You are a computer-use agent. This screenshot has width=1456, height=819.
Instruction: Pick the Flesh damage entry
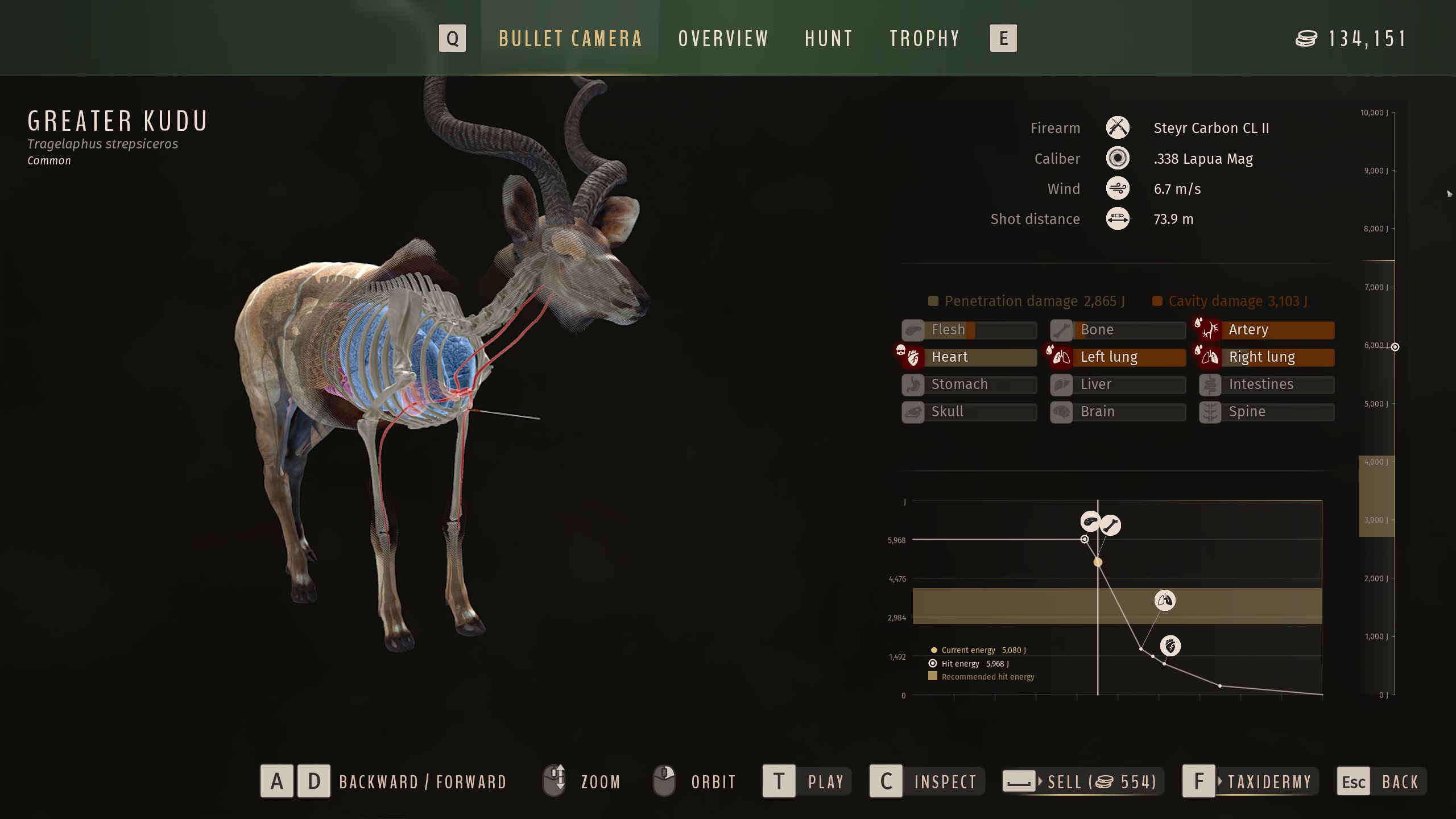point(969,330)
